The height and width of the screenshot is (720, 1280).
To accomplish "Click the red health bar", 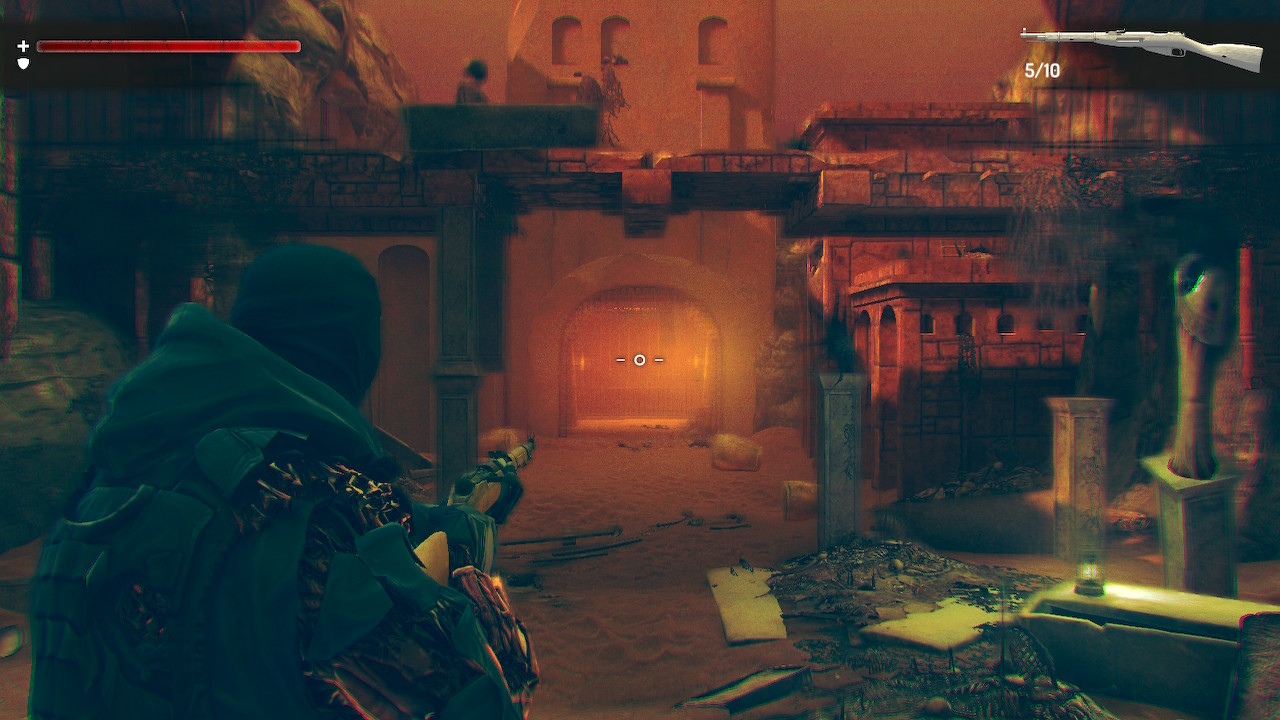I will tap(170, 45).
